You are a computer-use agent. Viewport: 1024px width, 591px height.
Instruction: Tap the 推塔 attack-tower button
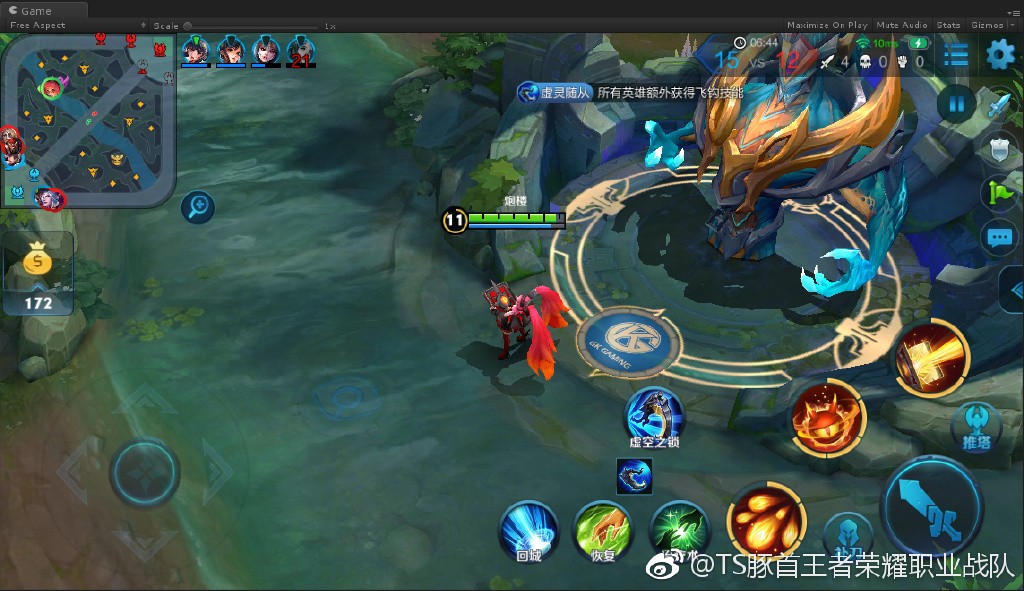coord(976,424)
